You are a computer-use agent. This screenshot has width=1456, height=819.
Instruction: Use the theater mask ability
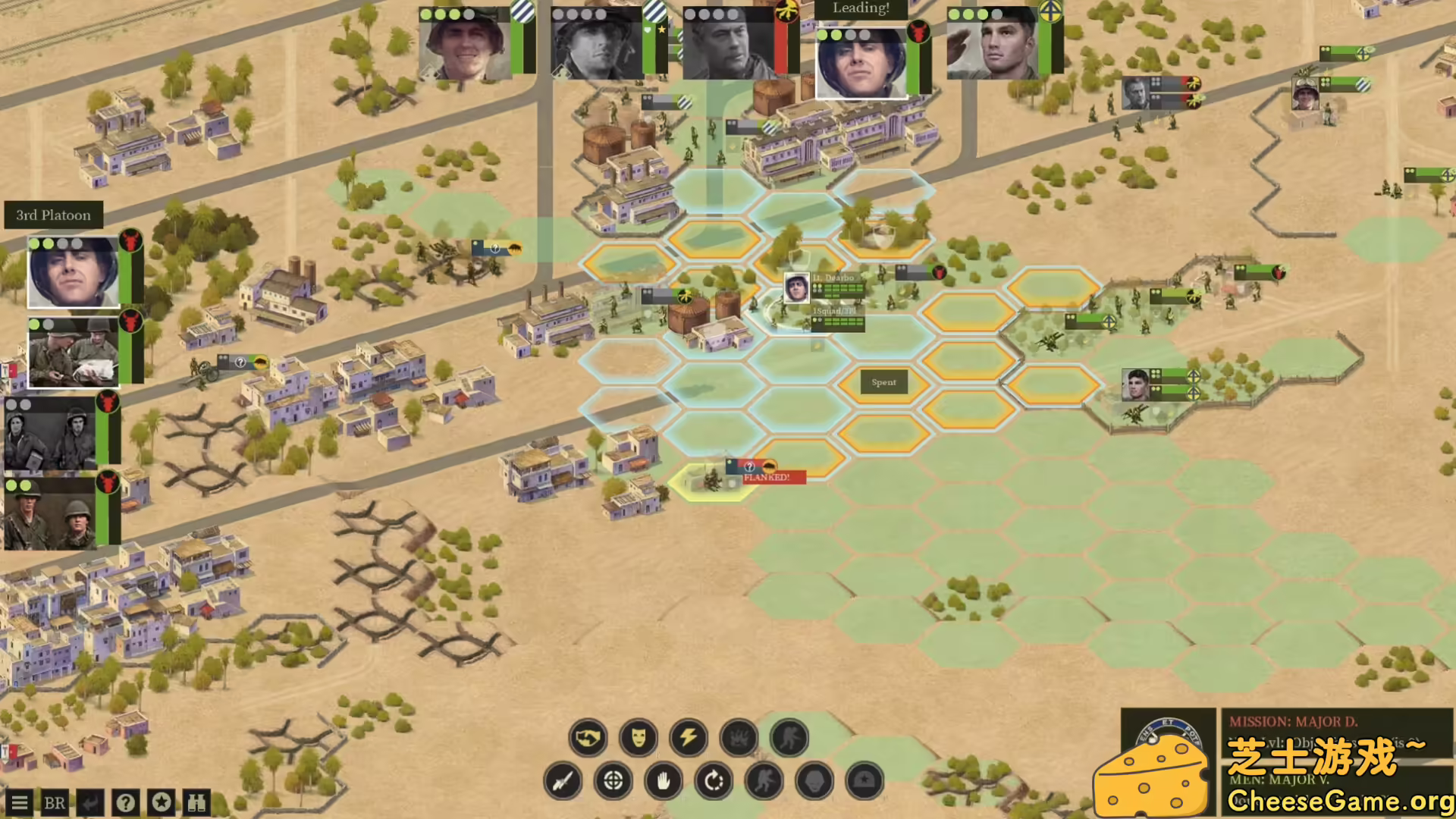click(639, 738)
